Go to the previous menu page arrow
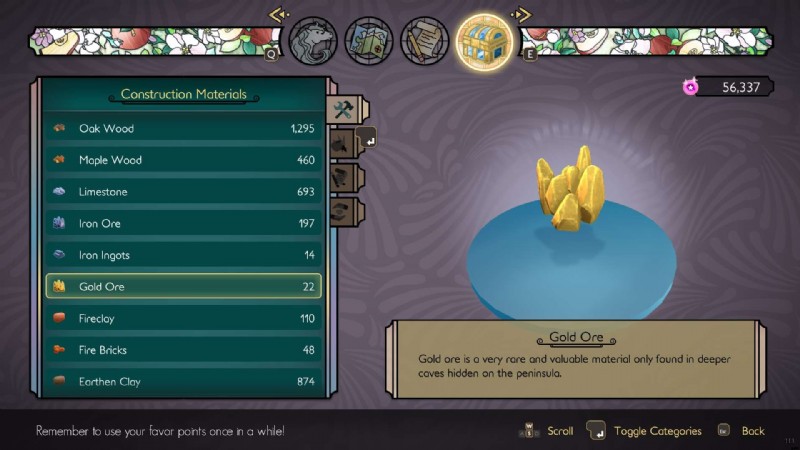Screen dimensions: 800x450 coord(278,15)
